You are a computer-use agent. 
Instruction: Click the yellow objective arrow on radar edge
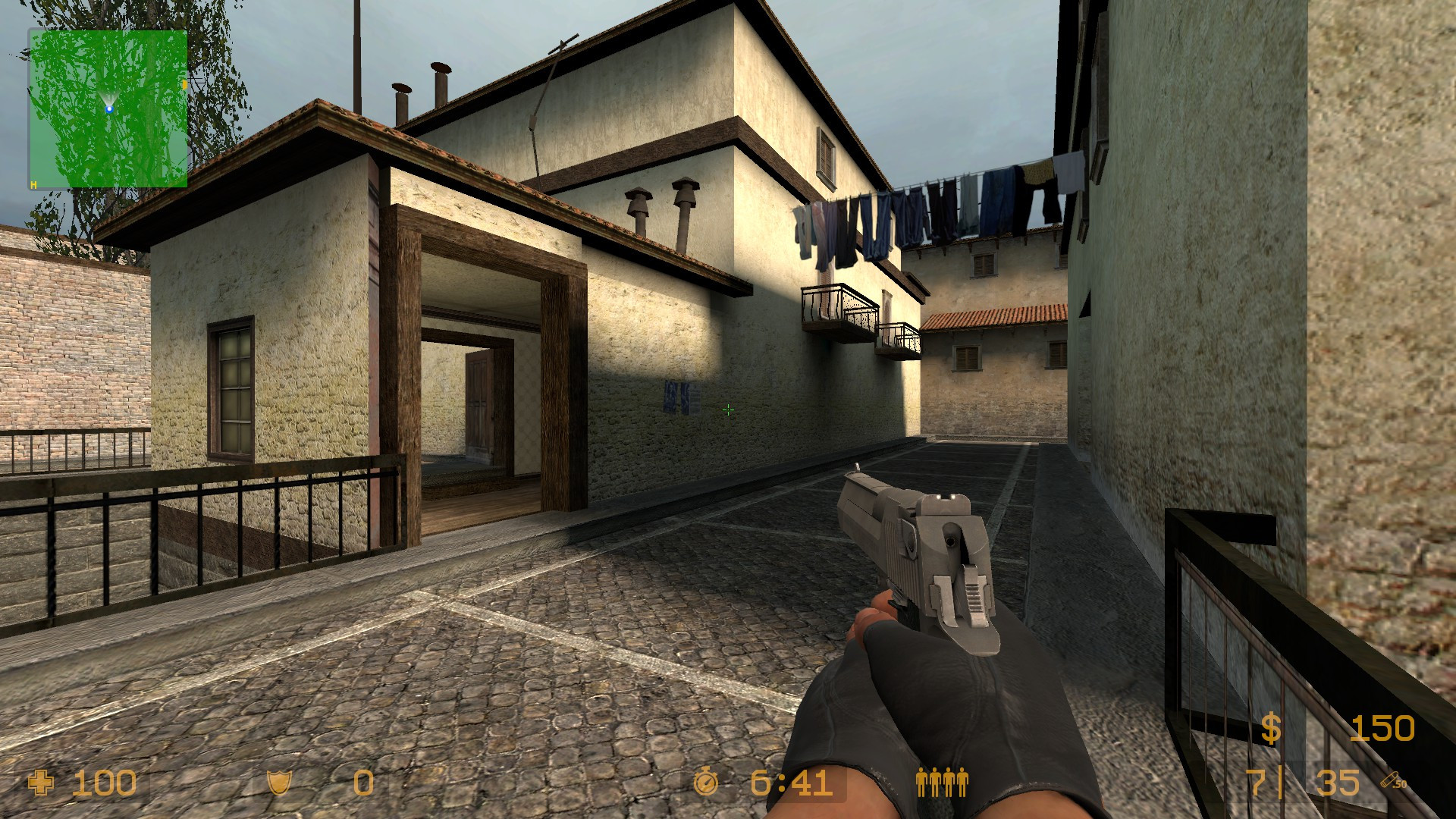coord(185,85)
